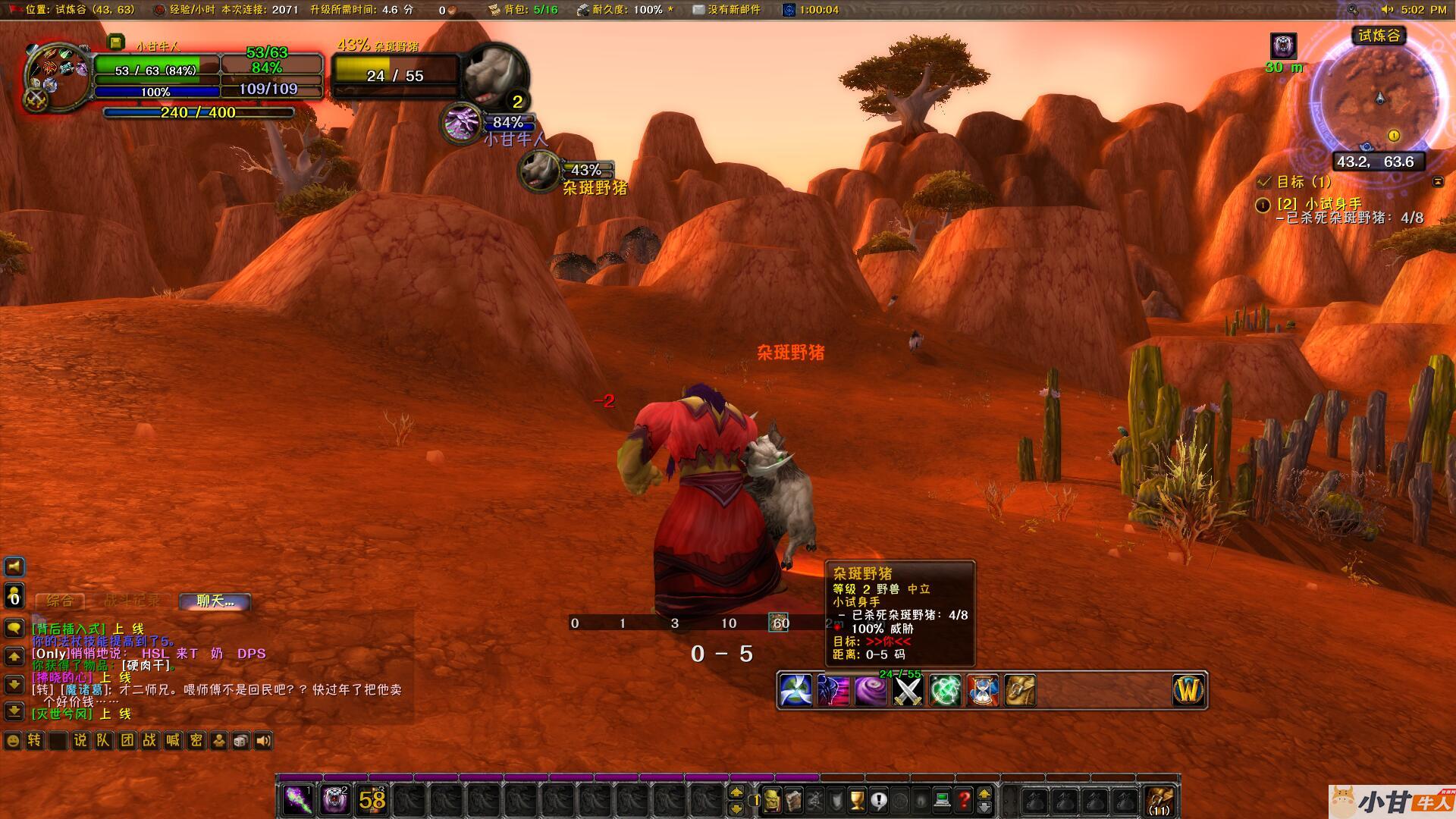Open the backpack bag slot

(x=1160, y=799)
